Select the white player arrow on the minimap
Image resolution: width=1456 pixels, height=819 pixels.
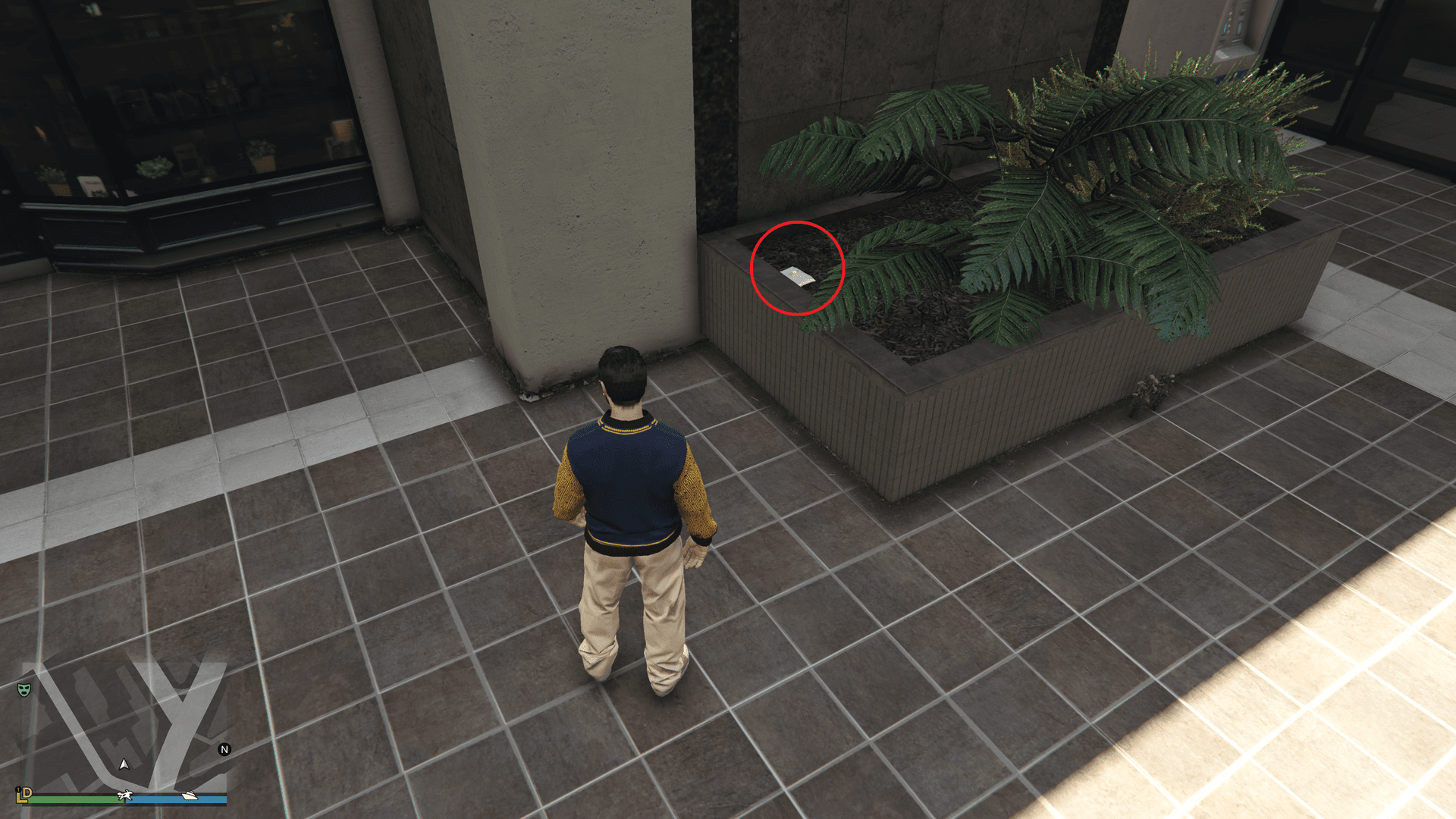pos(124,766)
